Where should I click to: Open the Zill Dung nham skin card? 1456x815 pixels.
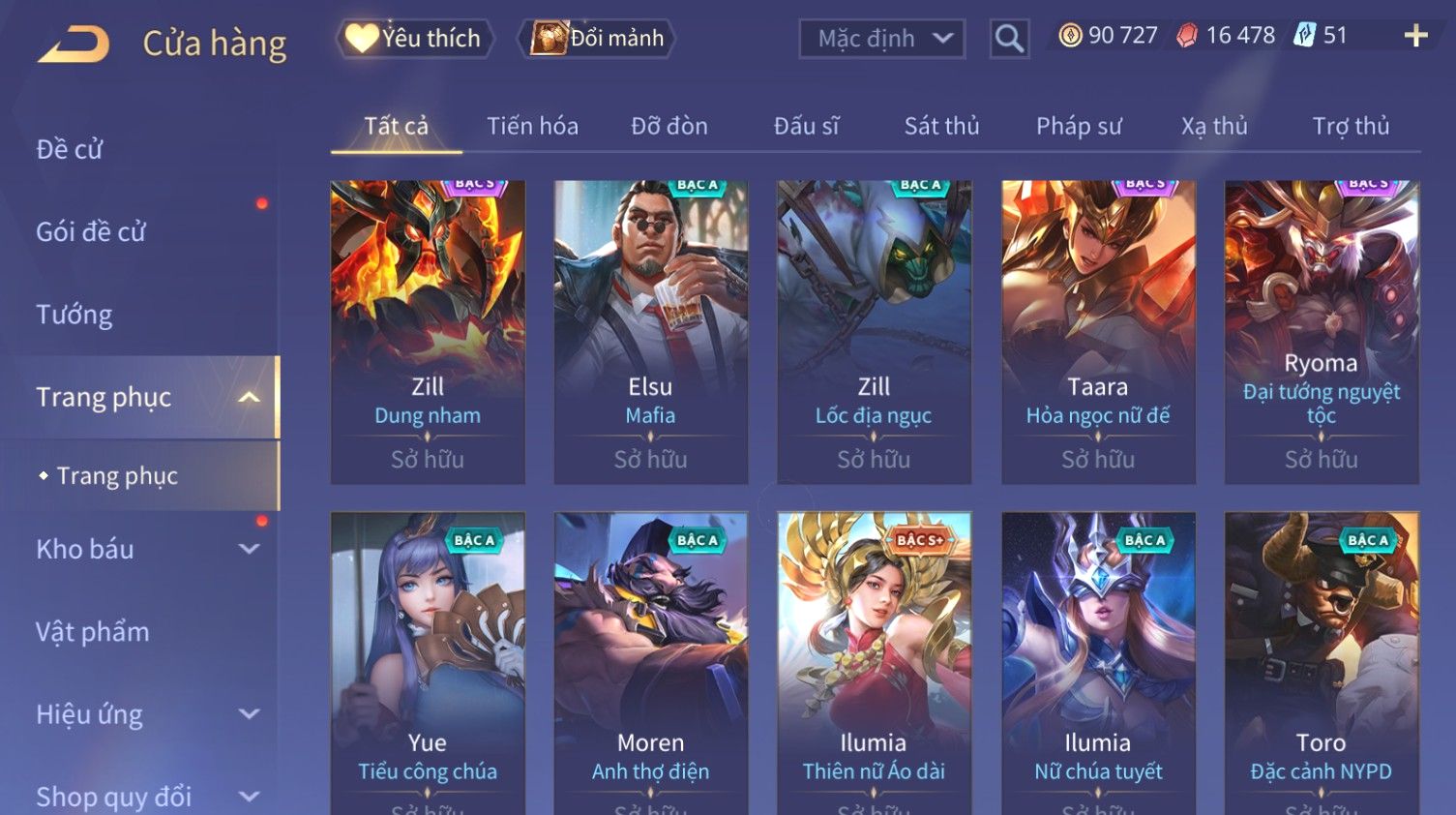428,331
